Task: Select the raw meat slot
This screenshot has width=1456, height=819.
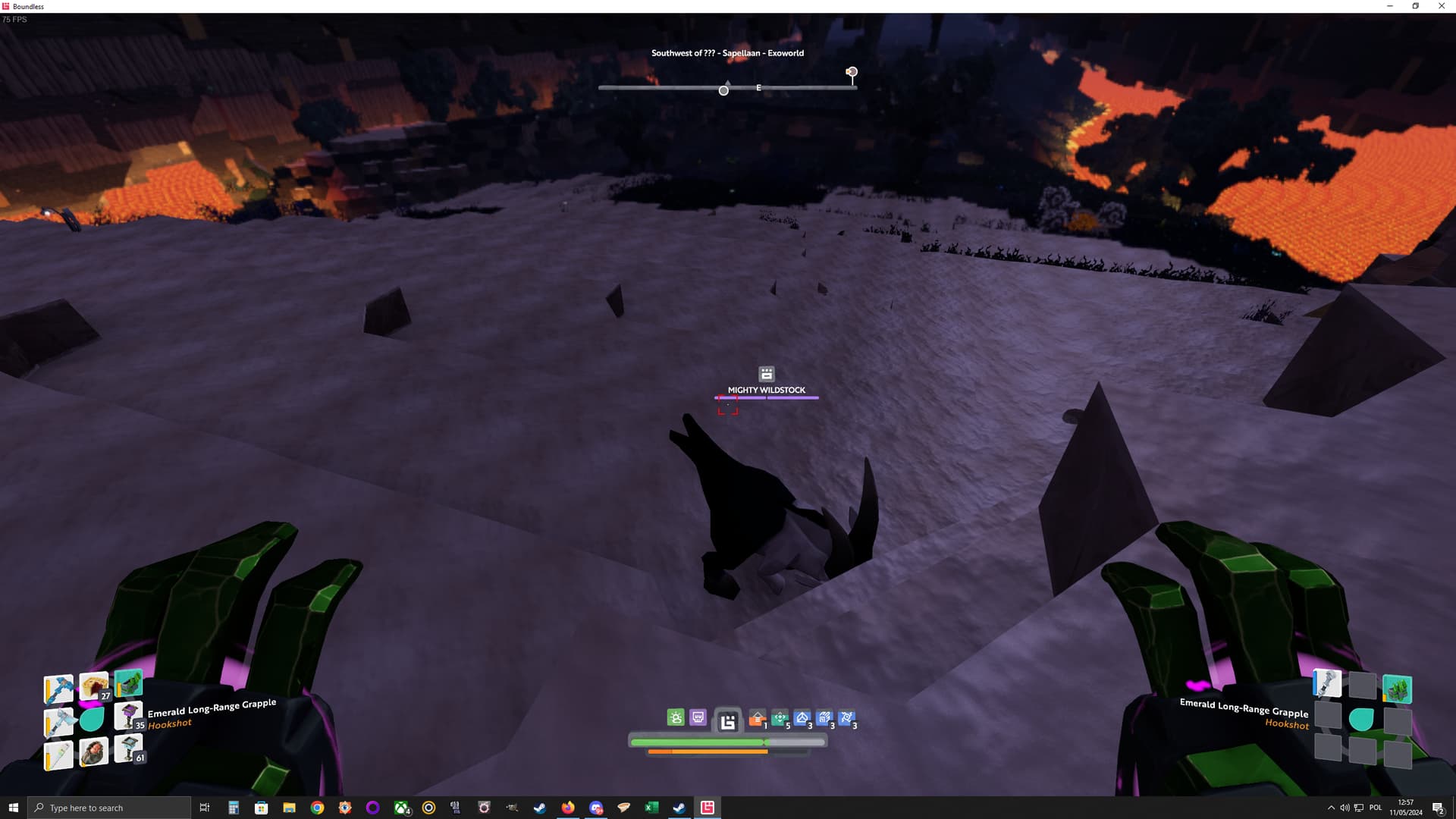Action: coord(94,752)
